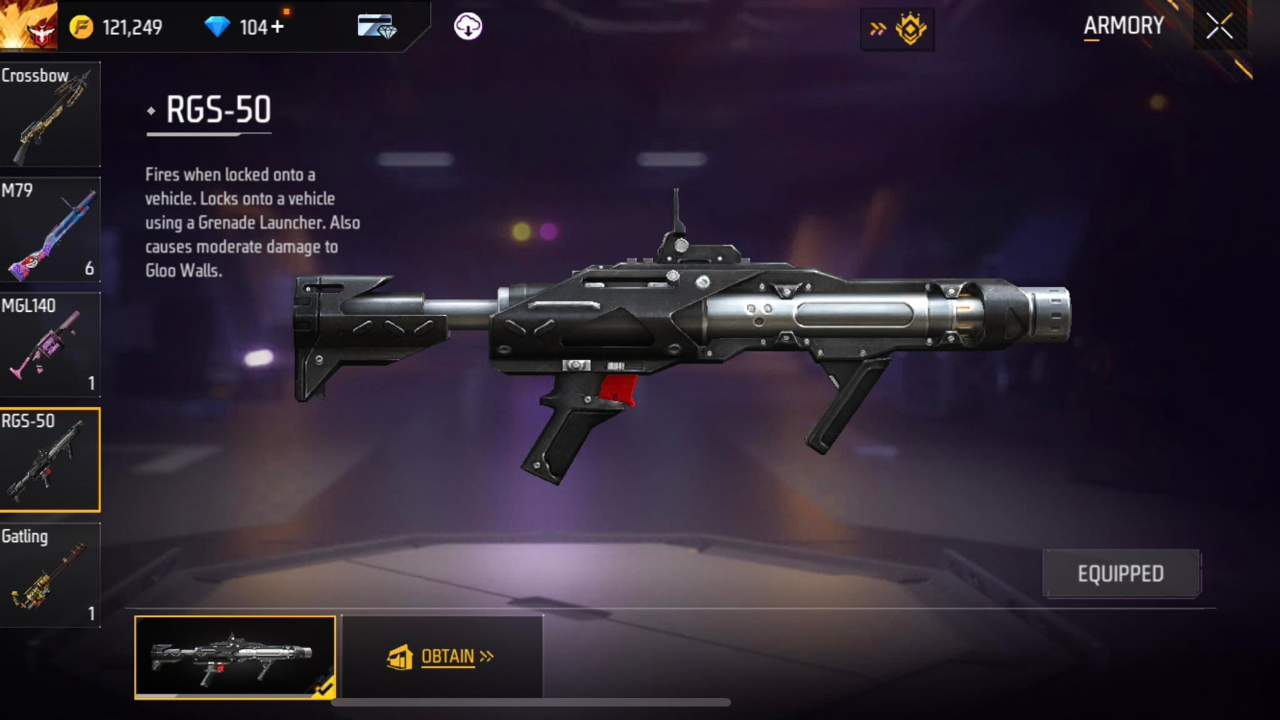Open the membership card icon
Screen dimensions: 1280x720
[x=377, y=27]
